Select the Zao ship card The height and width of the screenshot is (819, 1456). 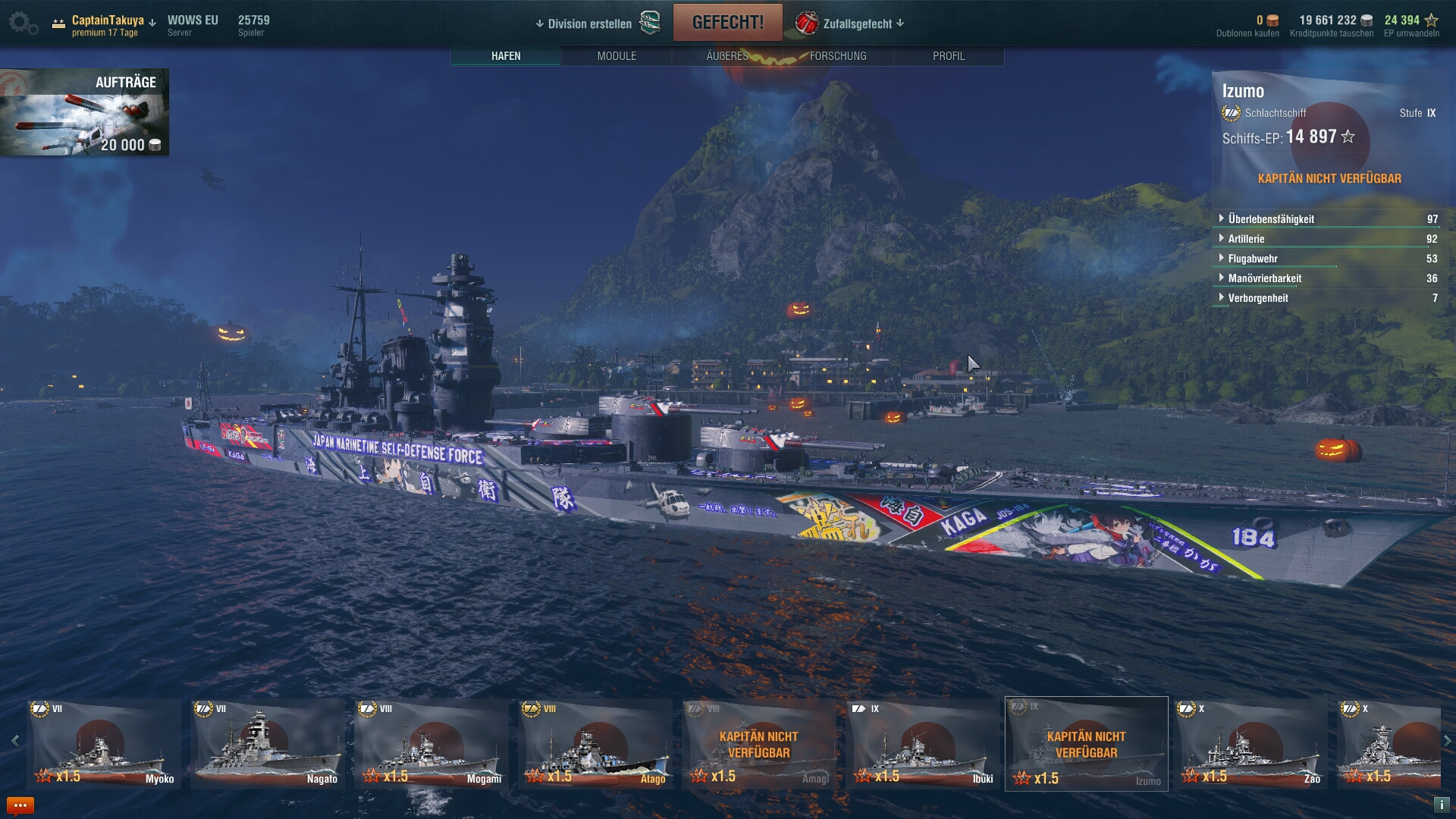(1250, 744)
